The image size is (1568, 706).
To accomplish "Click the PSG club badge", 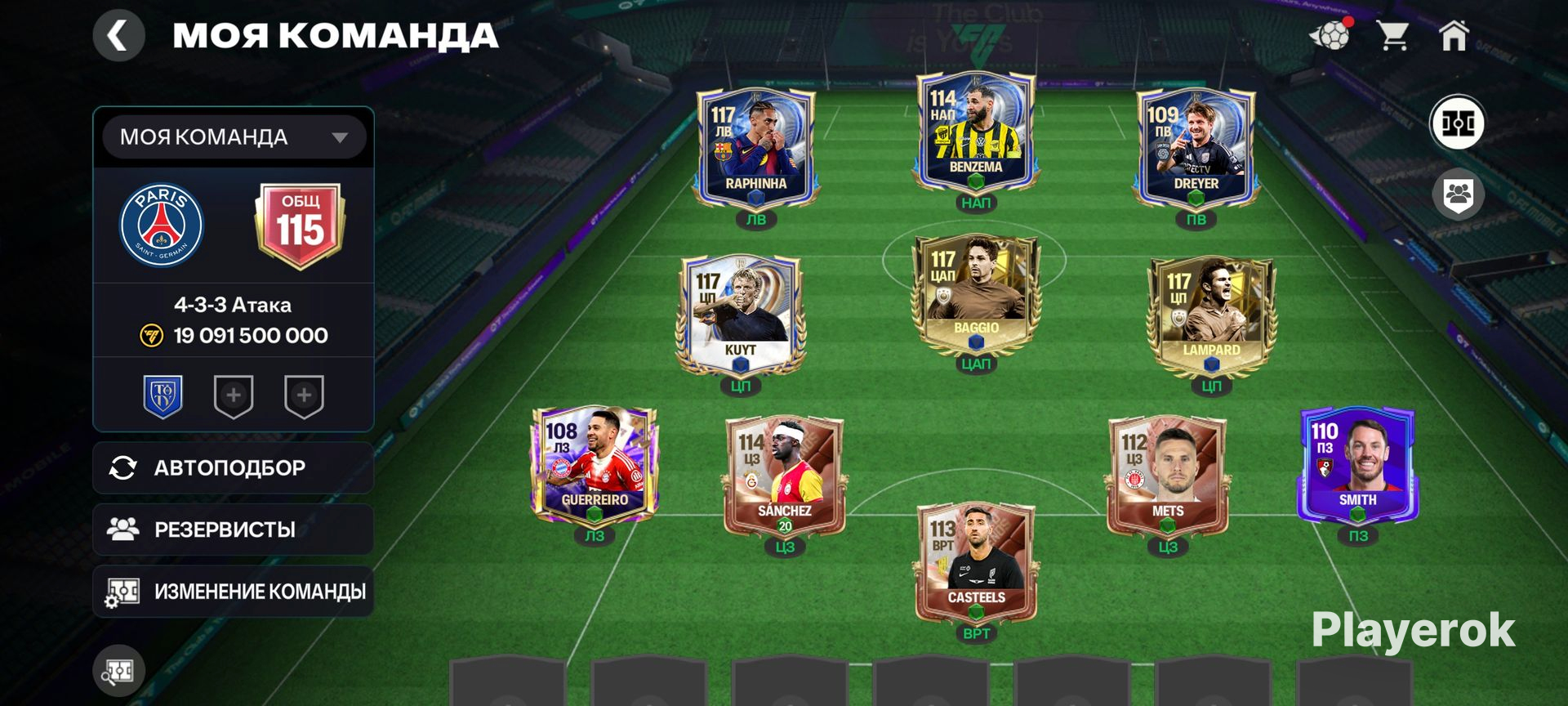I will pyautogui.click(x=162, y=225).
